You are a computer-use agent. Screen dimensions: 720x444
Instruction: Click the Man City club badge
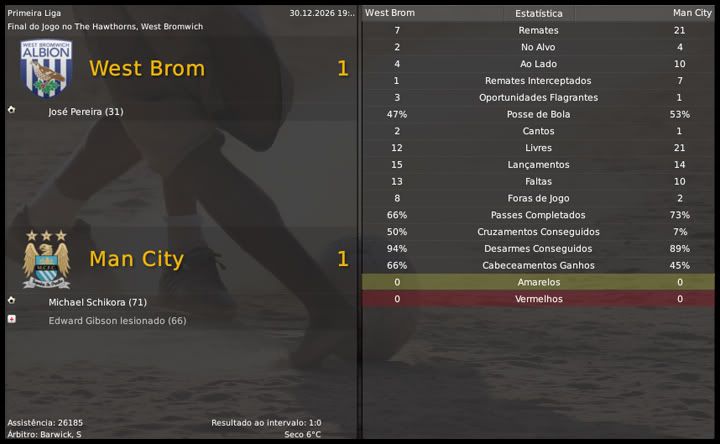tap(46, 259)
